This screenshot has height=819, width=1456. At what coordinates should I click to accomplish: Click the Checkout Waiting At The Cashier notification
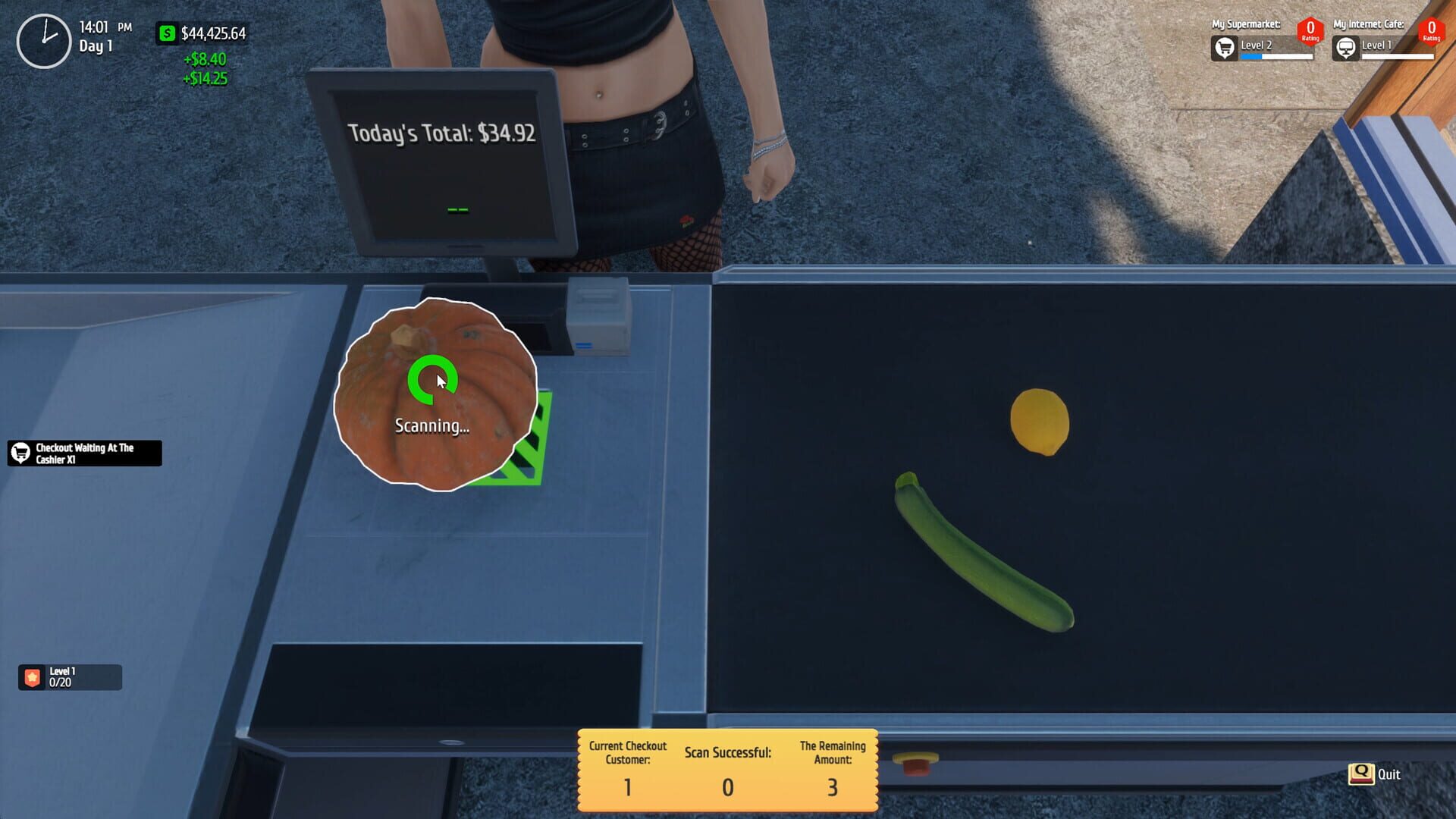point(83,453)
